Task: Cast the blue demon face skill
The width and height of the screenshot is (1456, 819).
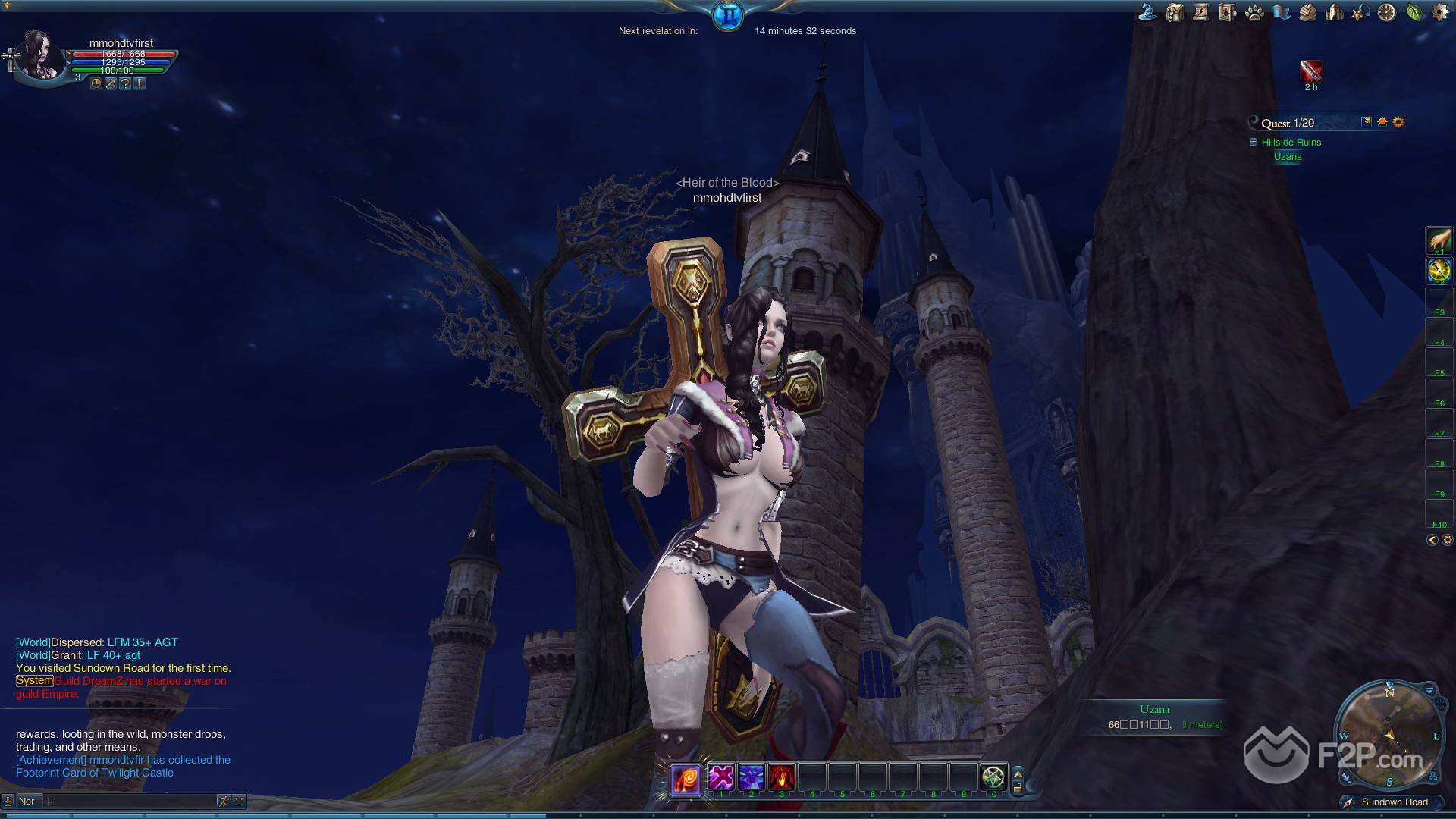Action: point(752,777)
